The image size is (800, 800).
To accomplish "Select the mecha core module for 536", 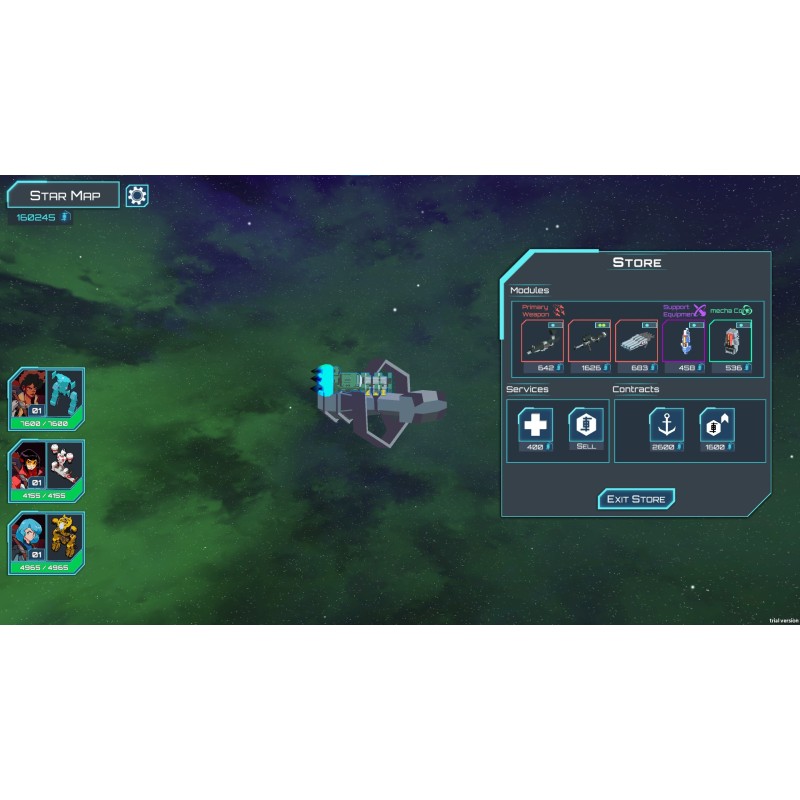I will click(x=730, y=342).
